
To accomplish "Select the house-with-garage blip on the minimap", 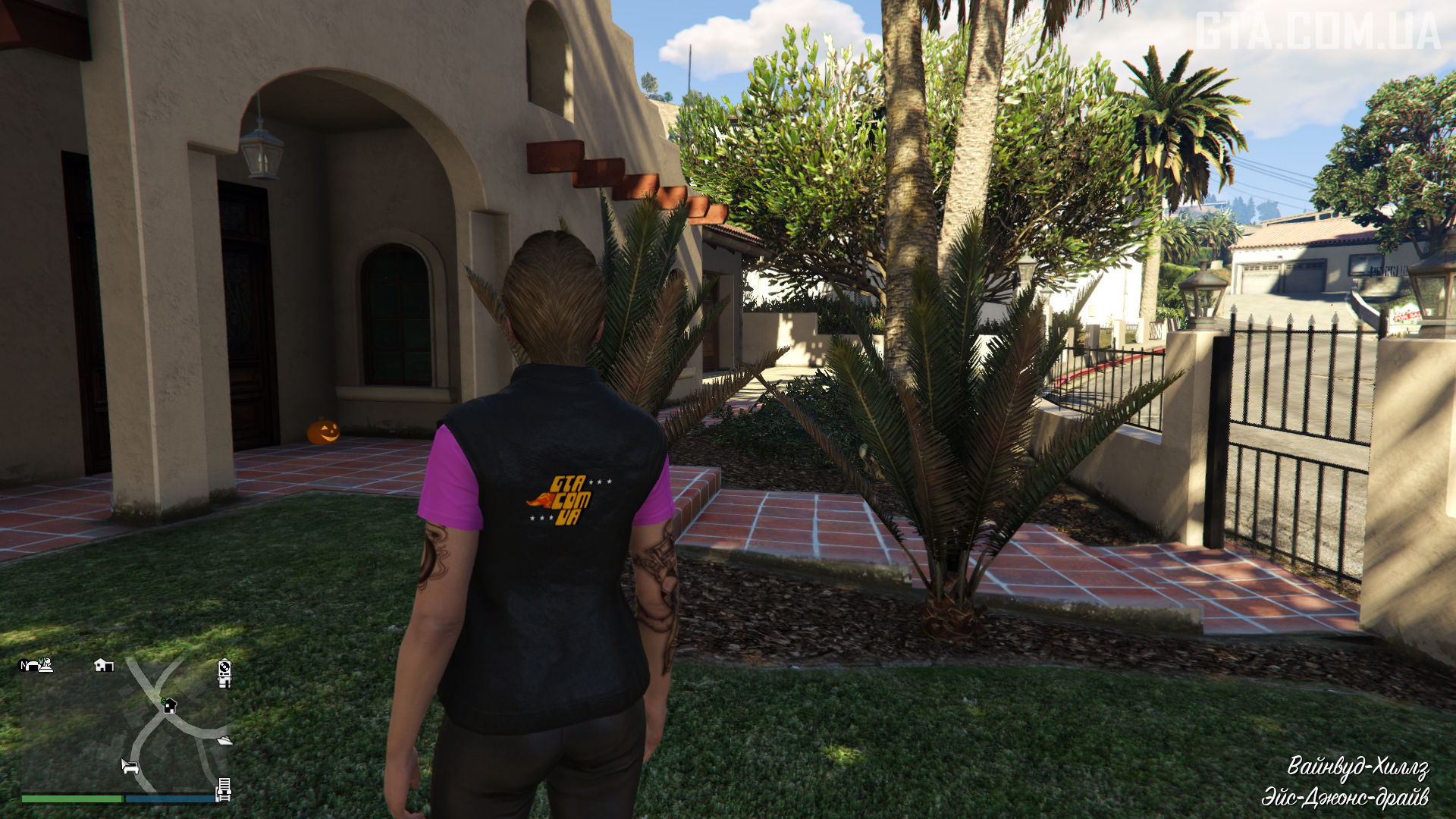I will pos(103,665).
